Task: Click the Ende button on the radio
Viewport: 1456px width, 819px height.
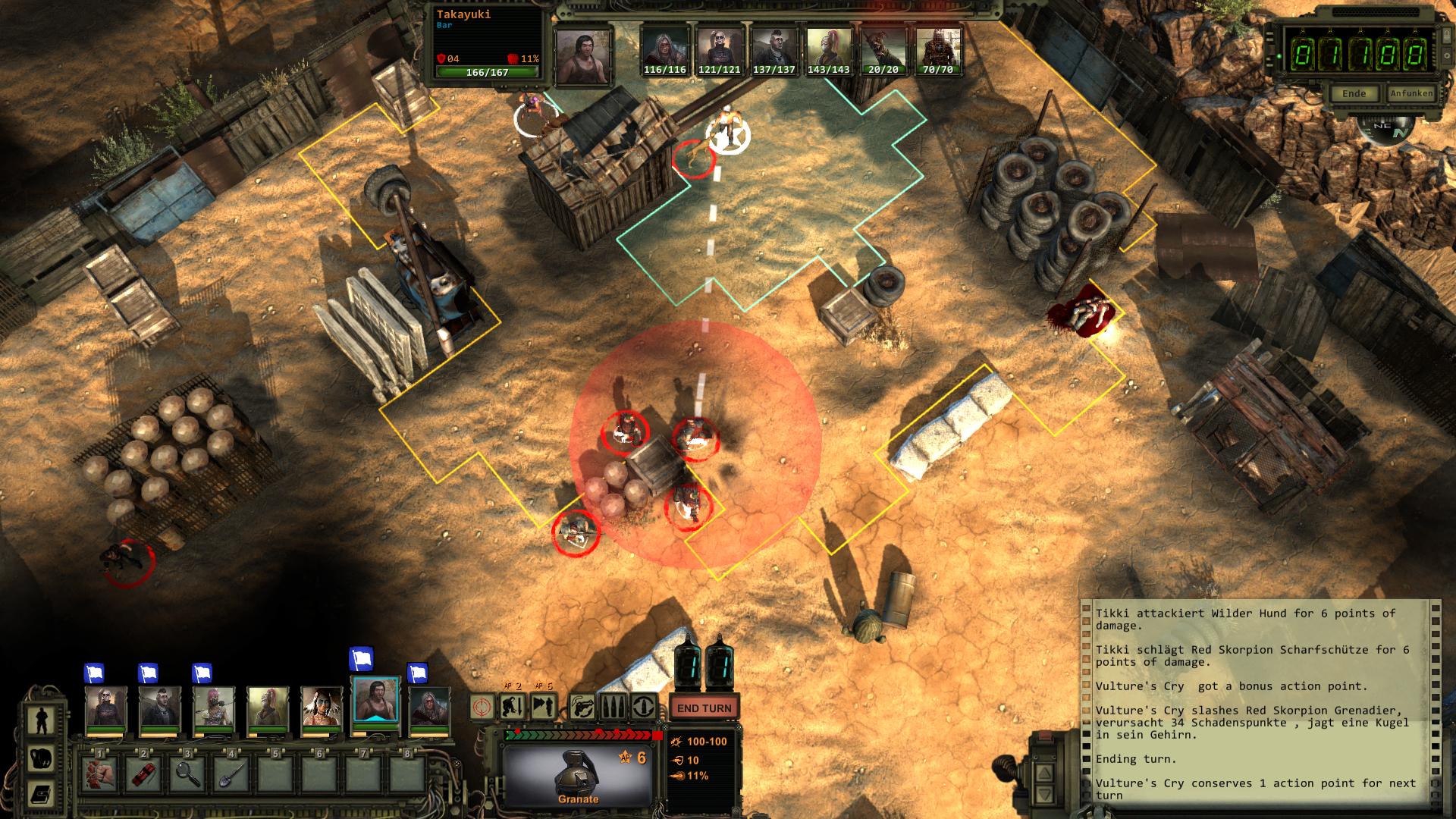Action: point(1354,93)
